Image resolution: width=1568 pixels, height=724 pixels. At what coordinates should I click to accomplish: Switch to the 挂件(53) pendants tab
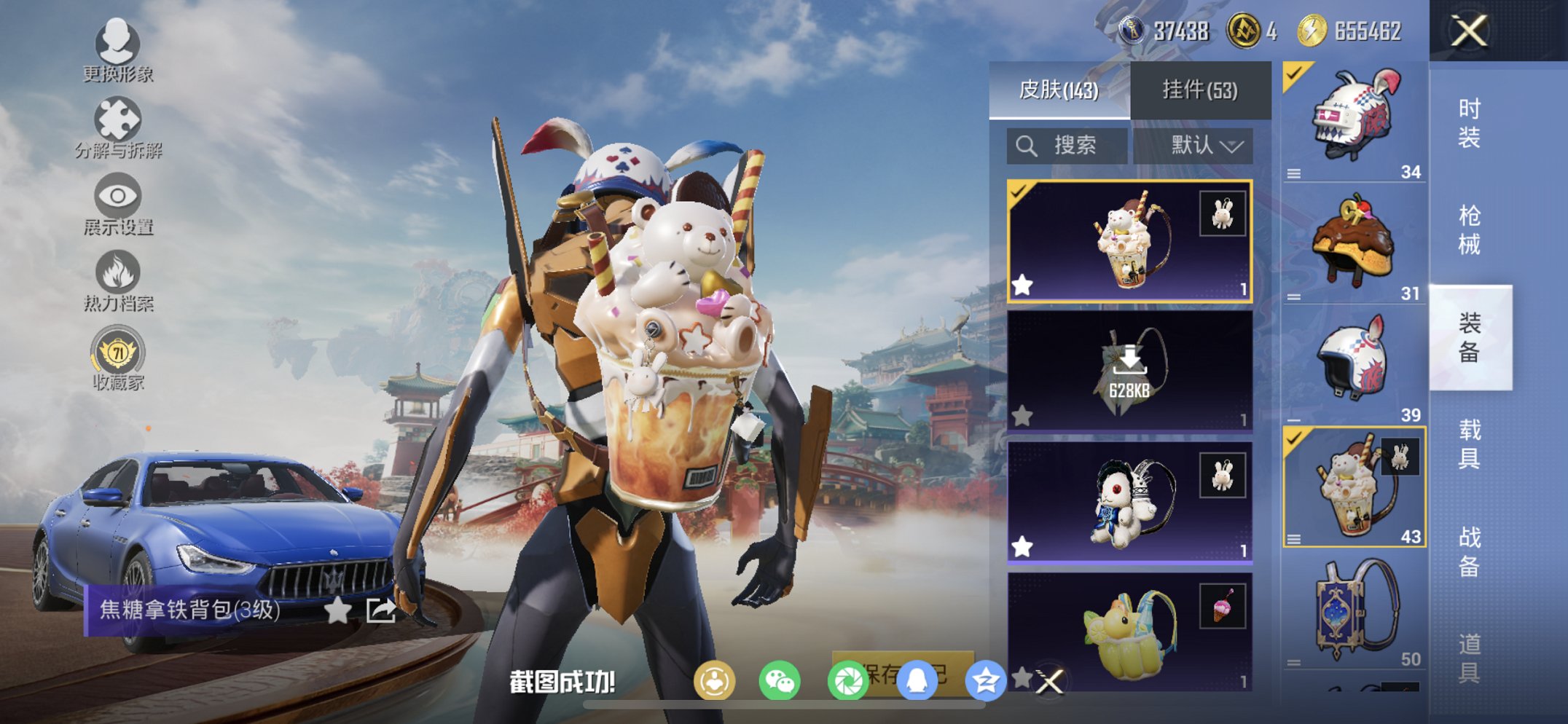point(1199,90)
